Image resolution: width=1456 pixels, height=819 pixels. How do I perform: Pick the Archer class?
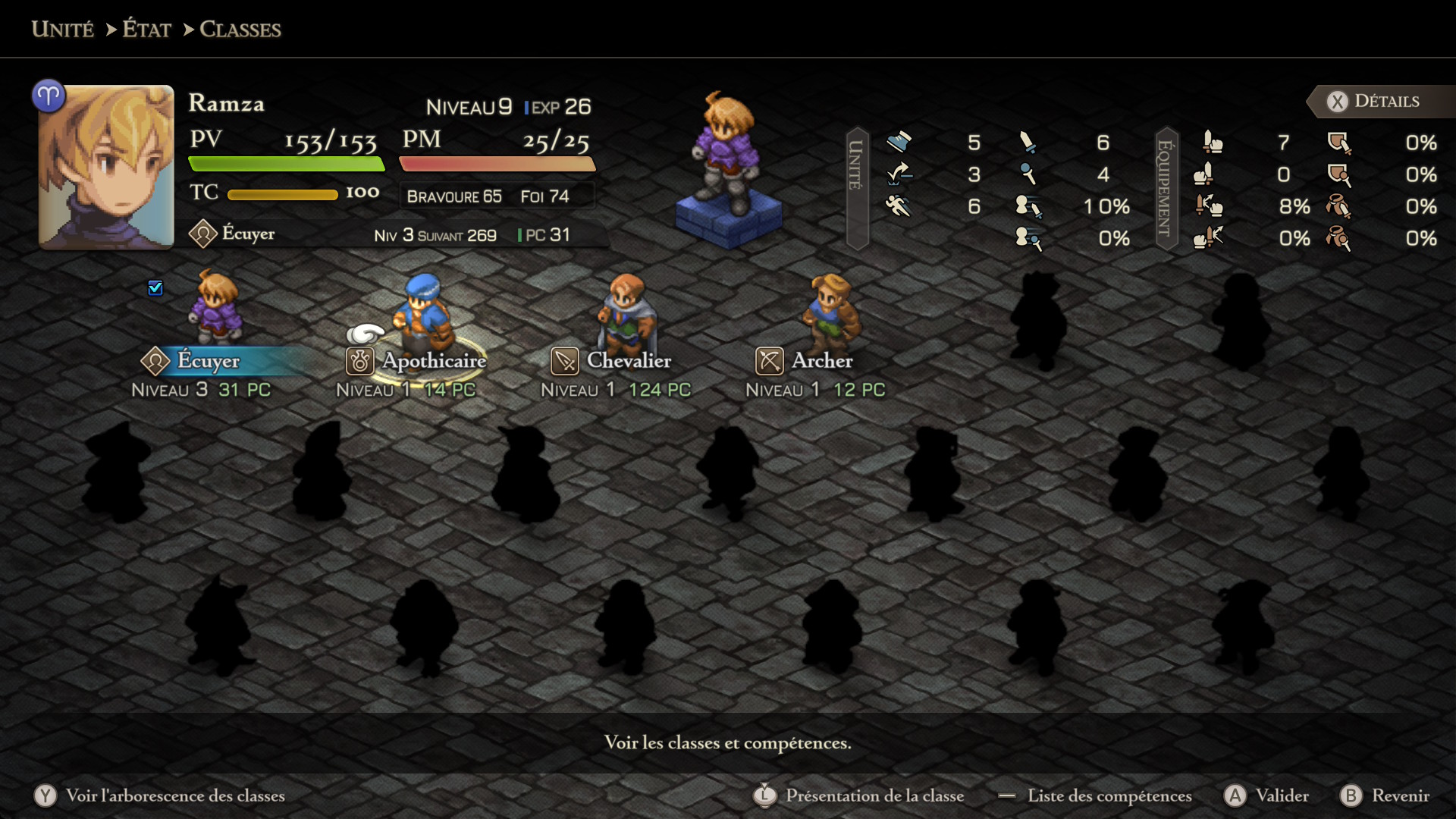point(821,361)
